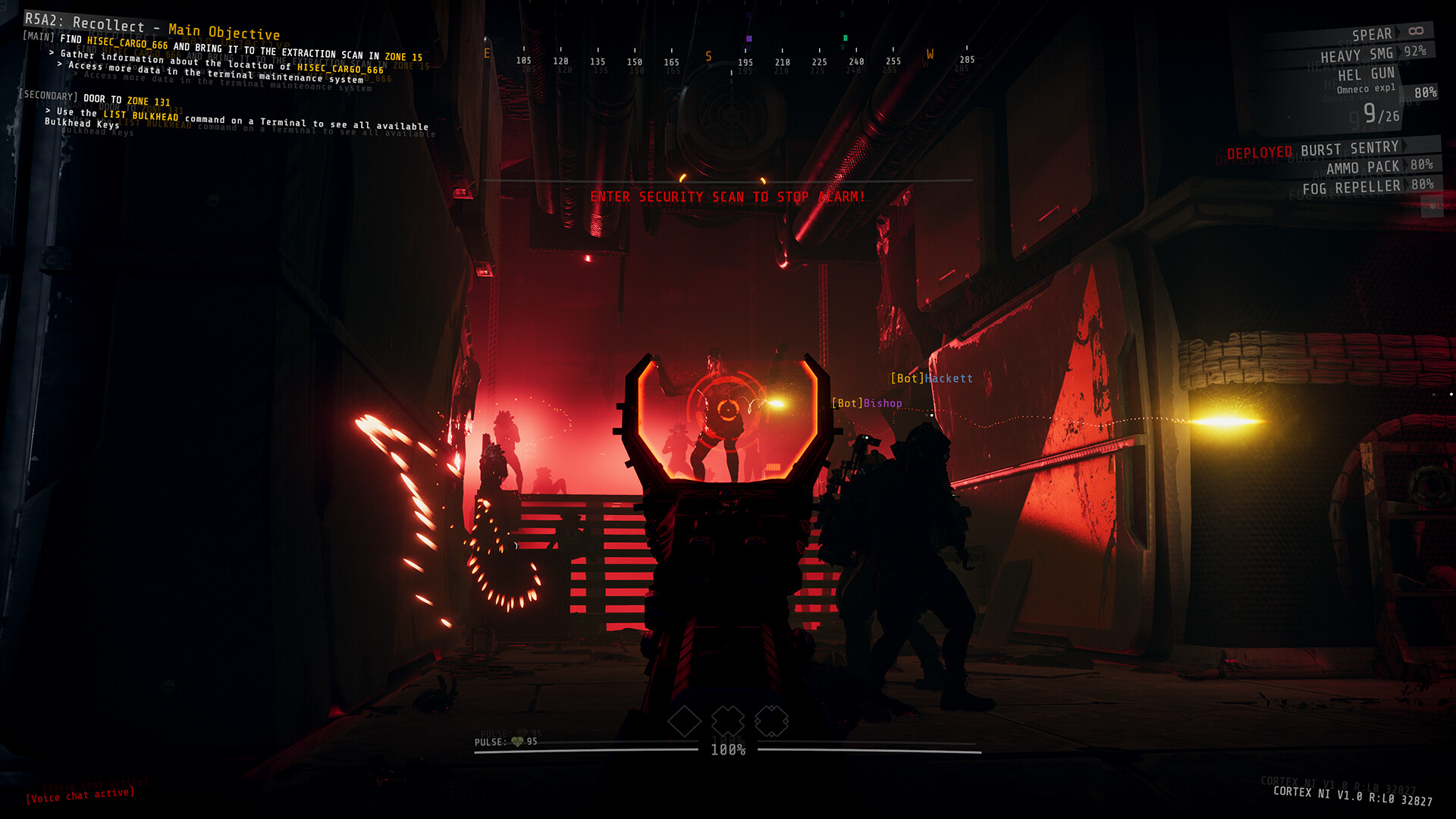The height and width of the screenshot is (819, 1456).
Task: Click the first diamond objective slot marker
Action: point(686,720)
